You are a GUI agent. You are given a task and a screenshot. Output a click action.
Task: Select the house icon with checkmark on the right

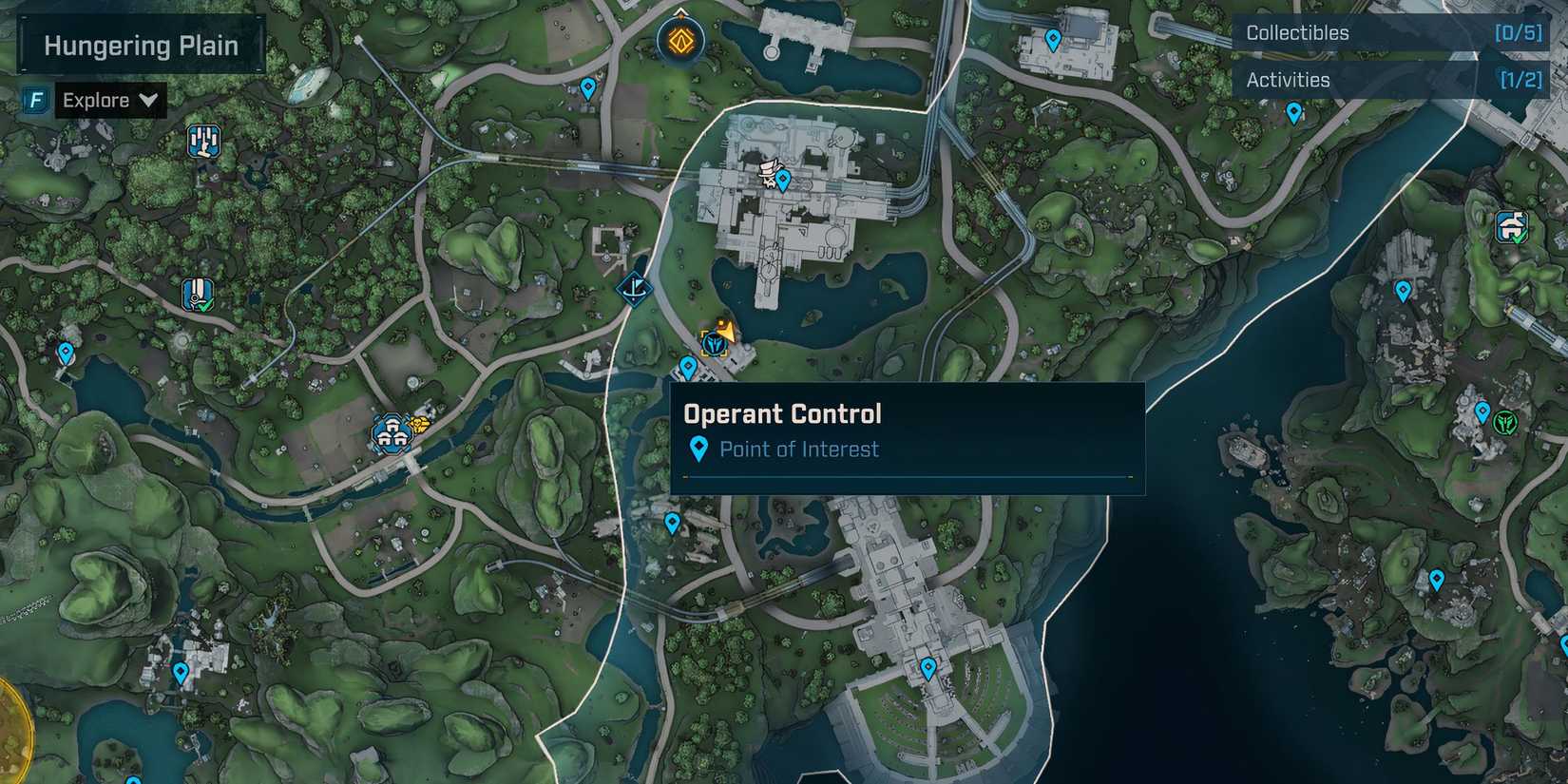point(1513,227)
